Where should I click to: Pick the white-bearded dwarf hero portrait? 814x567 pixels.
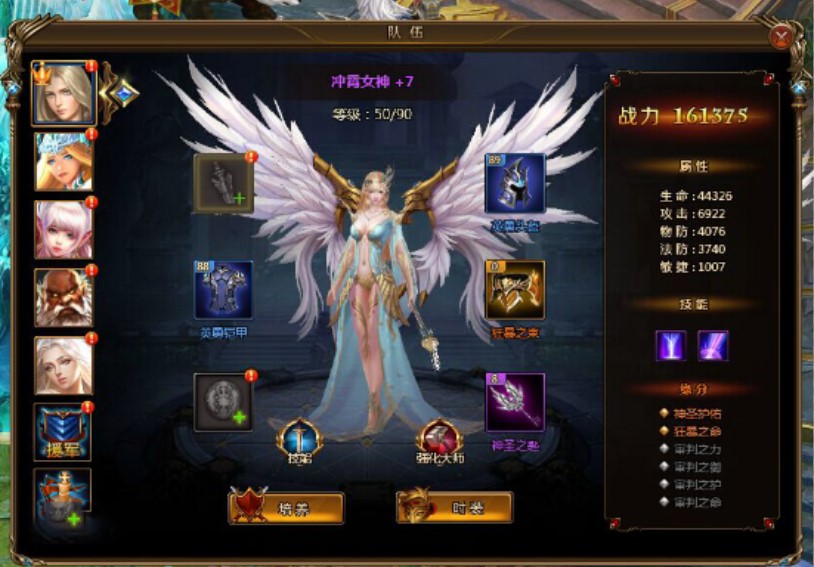(63, 297)
